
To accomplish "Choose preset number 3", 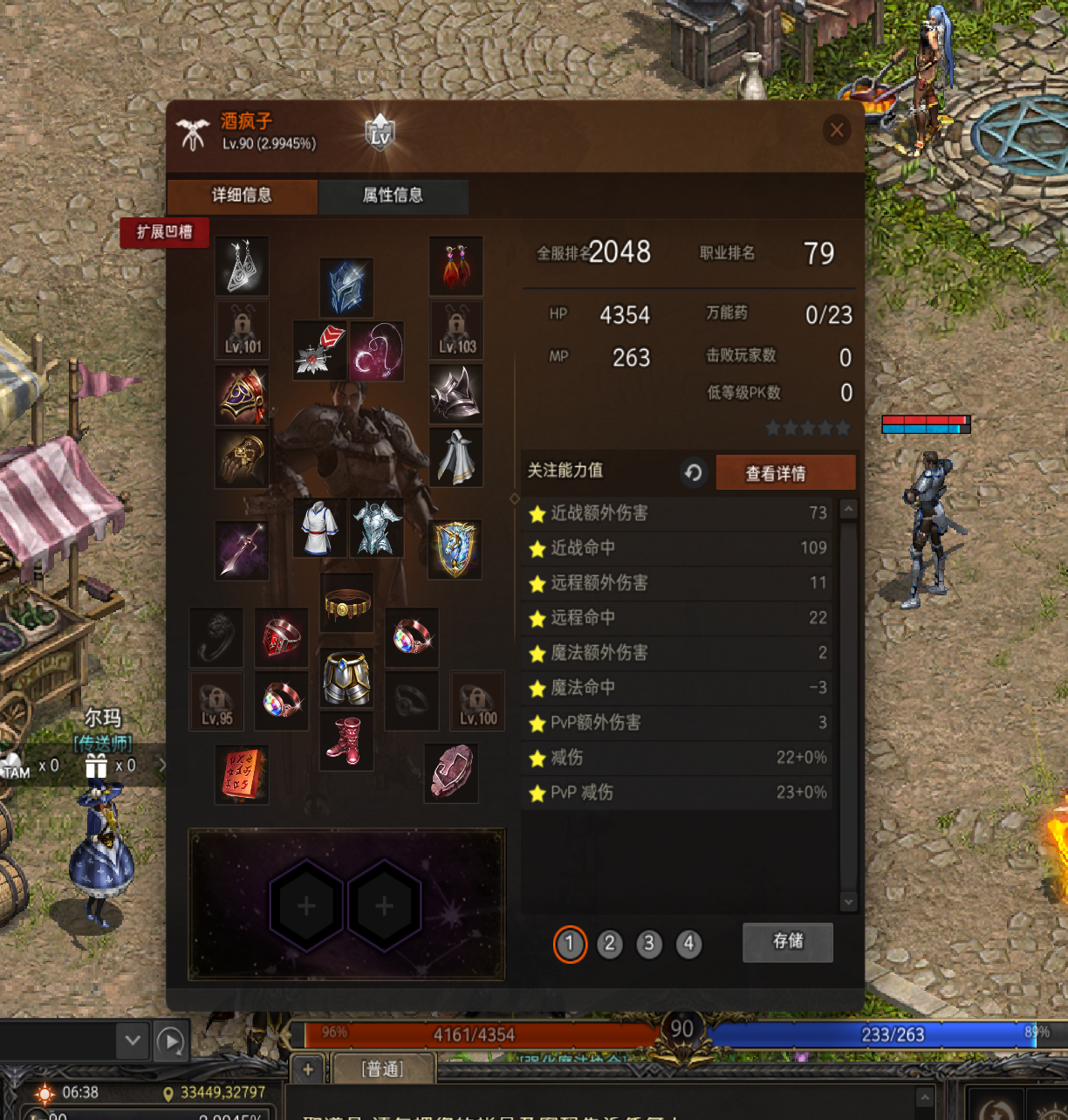I will tap(649, 944).
